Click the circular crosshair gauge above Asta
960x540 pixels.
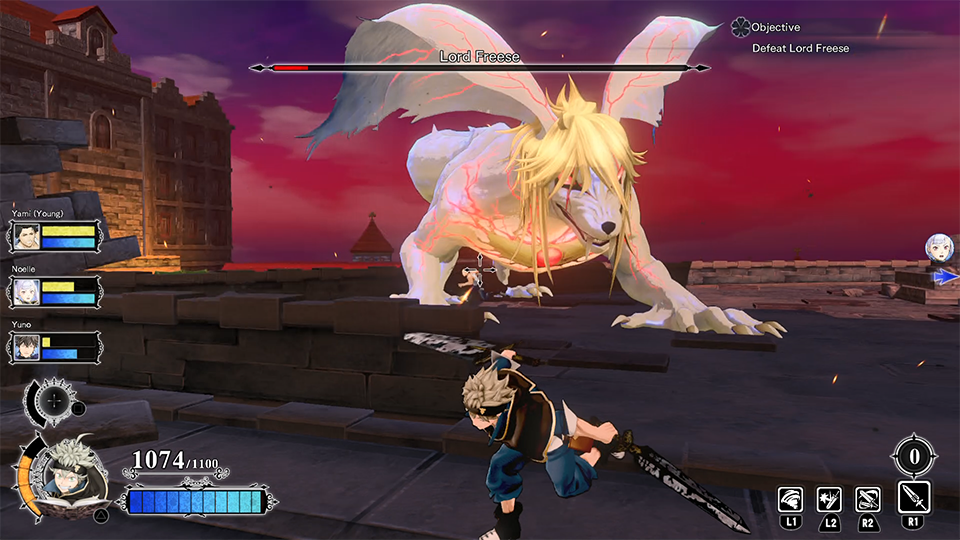(x=54, y=400)
